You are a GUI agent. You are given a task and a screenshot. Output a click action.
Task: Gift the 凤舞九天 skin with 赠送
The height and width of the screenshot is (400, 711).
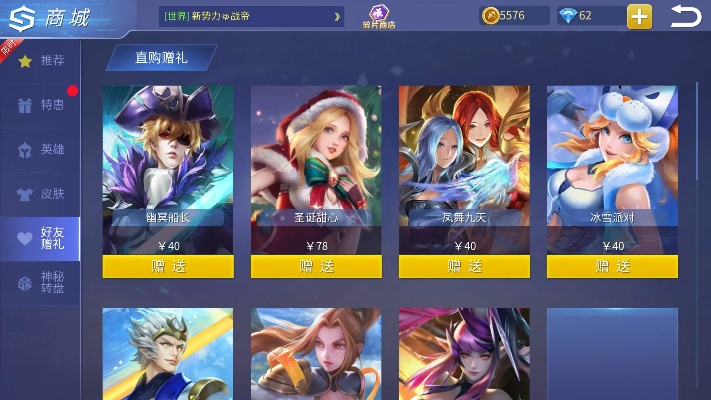464,266
